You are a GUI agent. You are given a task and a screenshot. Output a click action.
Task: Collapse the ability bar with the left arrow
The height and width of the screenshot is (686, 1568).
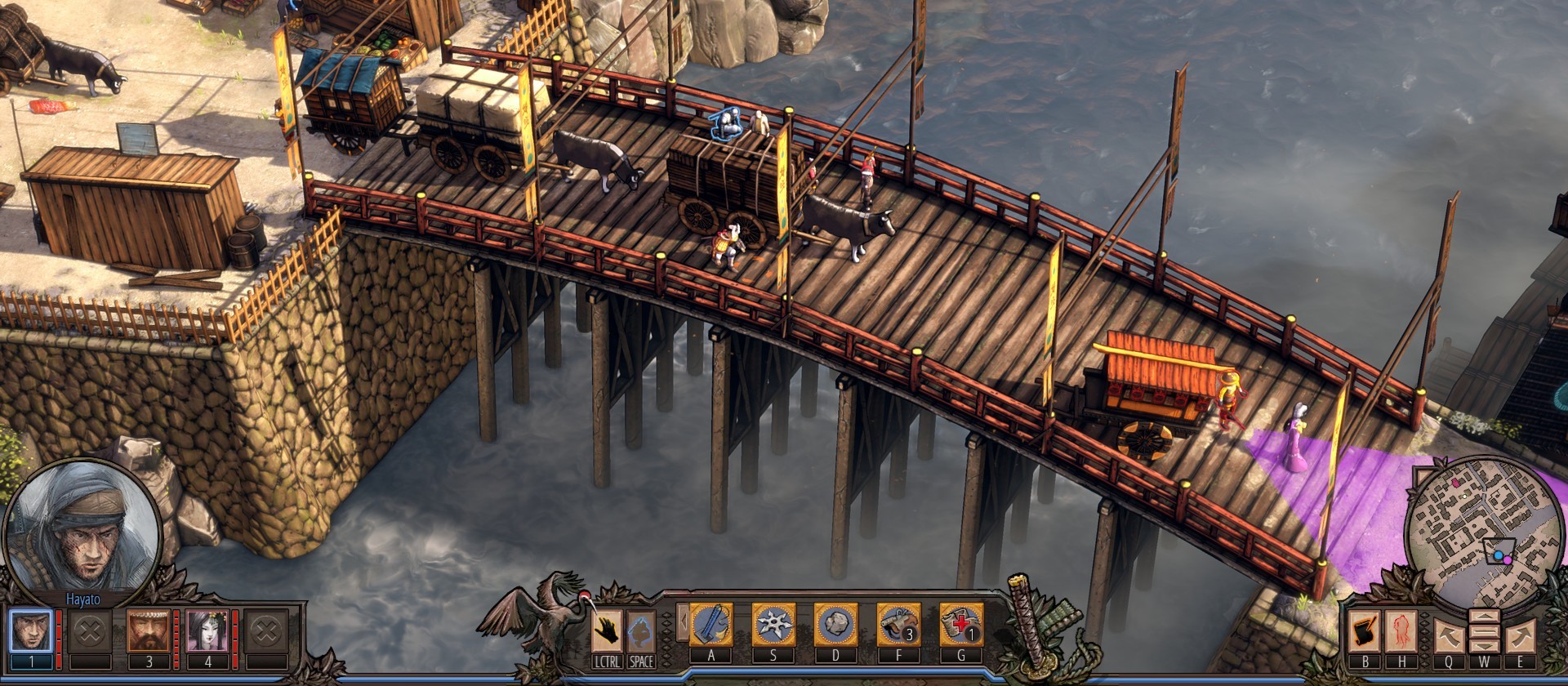coord(681,624)
